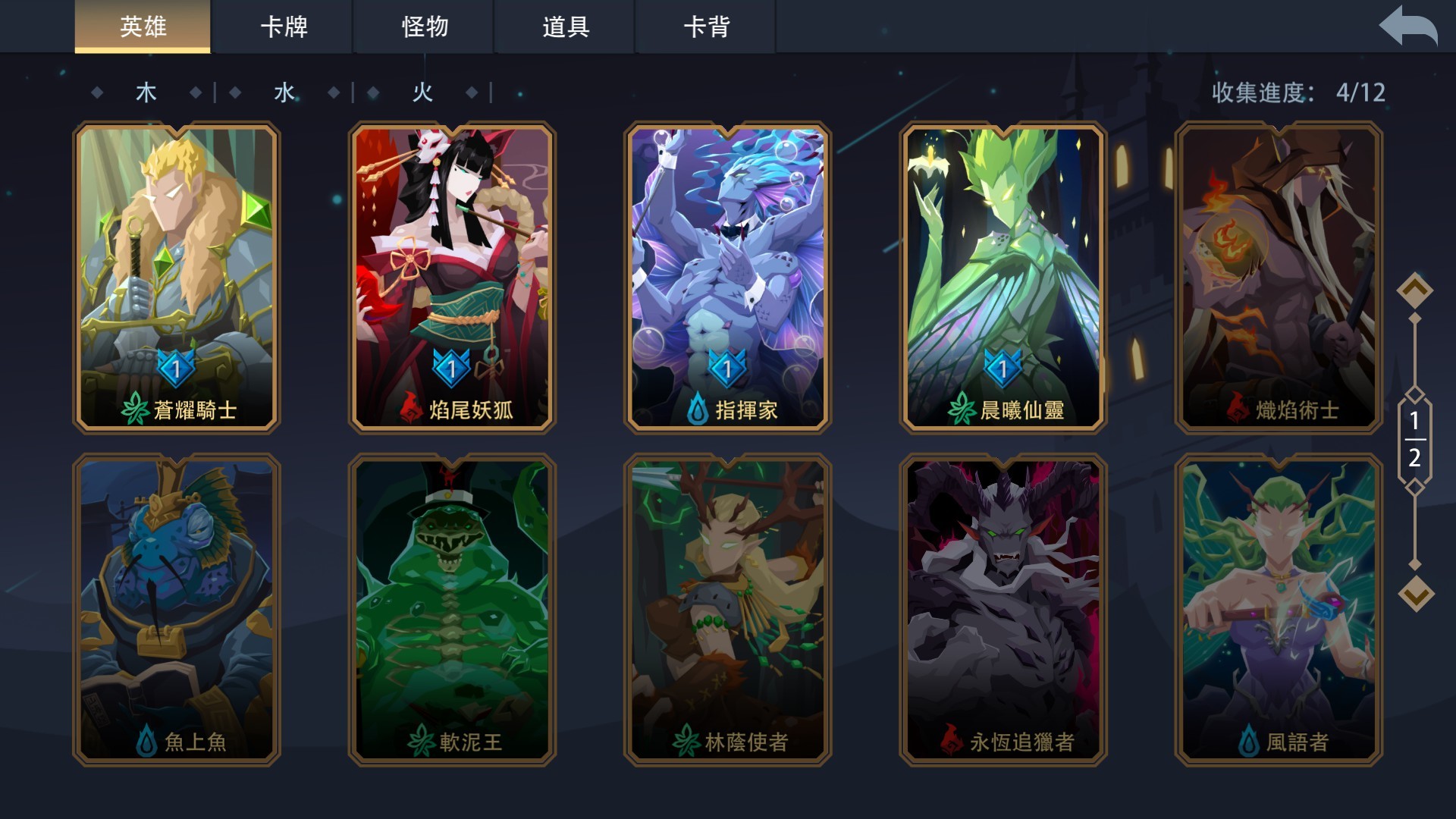This screenshot has height=819, width=1456.
Task: Click the blue level 1 badge on 蒼耀騎士
Action: pyautogui.click(x=176, y=369)
